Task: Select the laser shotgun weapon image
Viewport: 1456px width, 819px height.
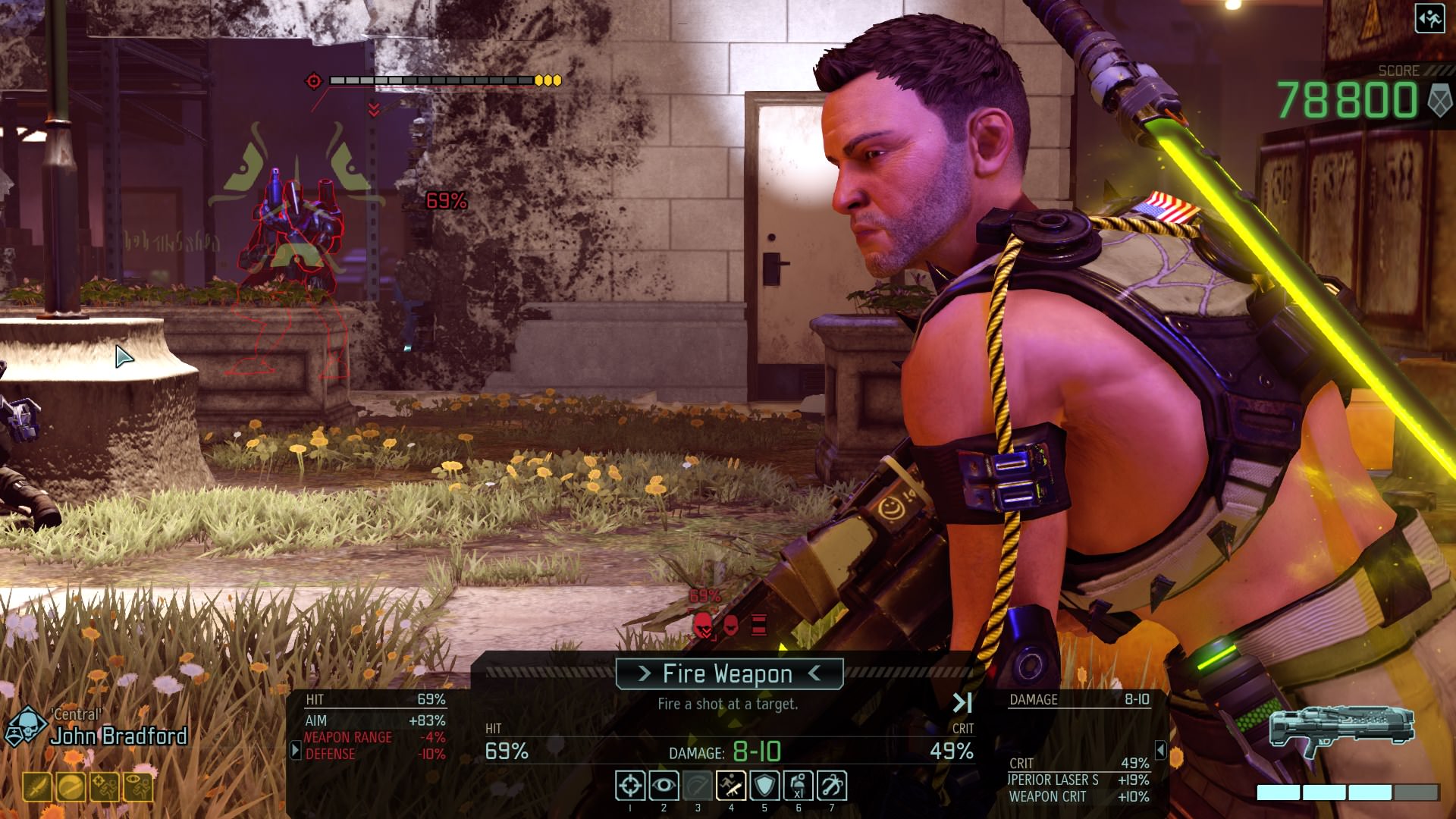Action: coord(1341,730)
